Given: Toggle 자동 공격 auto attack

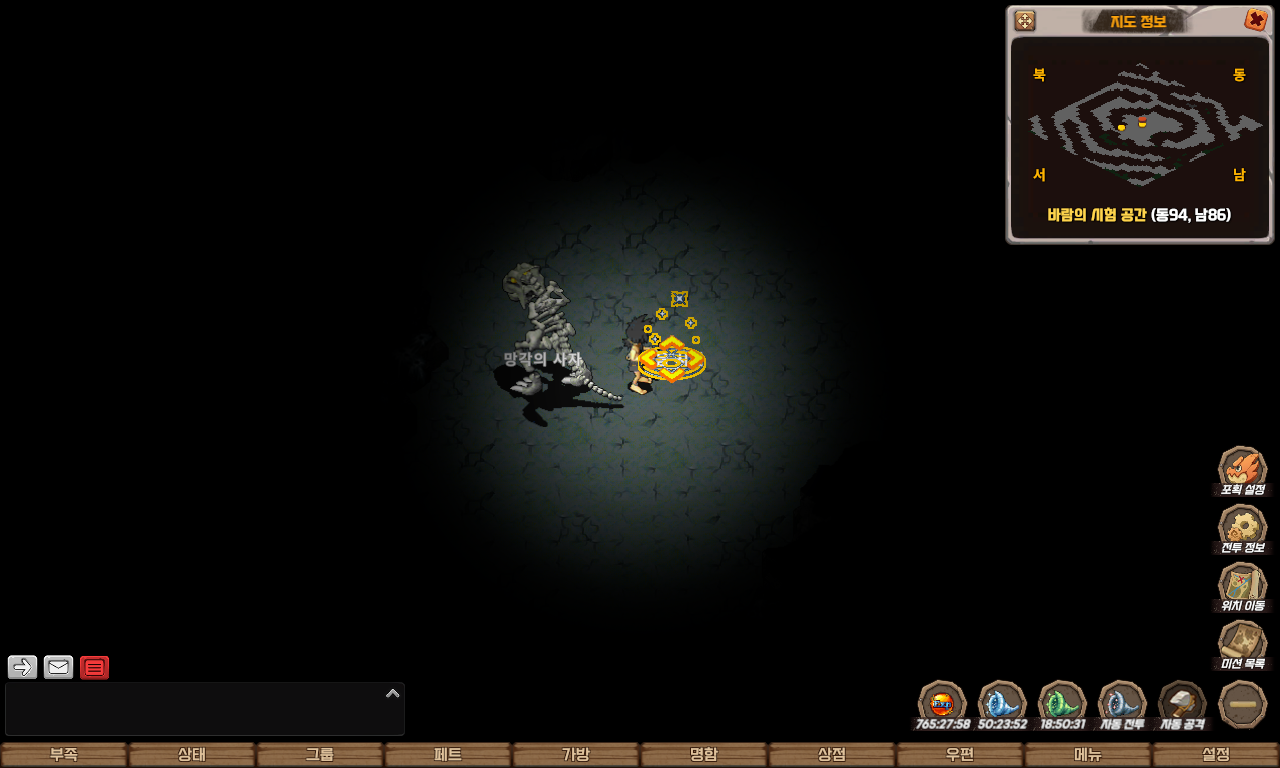Looking at the screenshot, I should coord(1182,704).
